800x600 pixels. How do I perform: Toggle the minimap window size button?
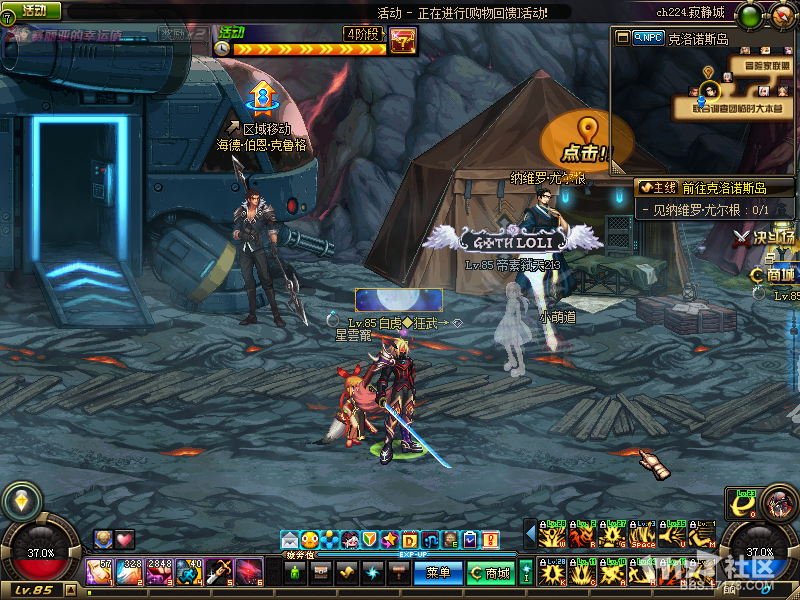[624, 37]
